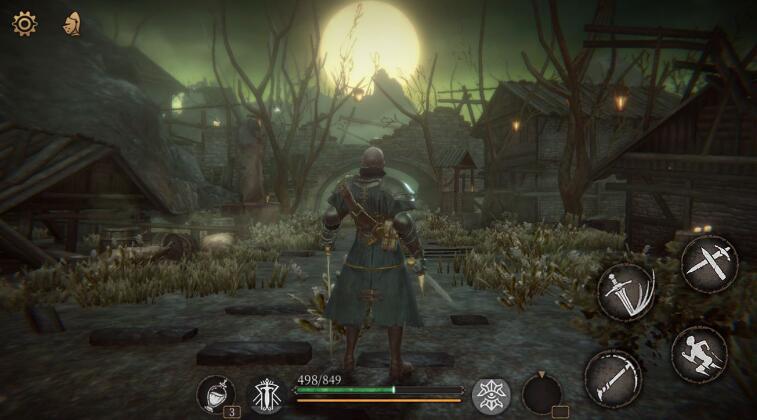Viewport: 757px width, 420px height.
Task: Tap the crossed sword and pickaxe button
Action: (709, 263)
